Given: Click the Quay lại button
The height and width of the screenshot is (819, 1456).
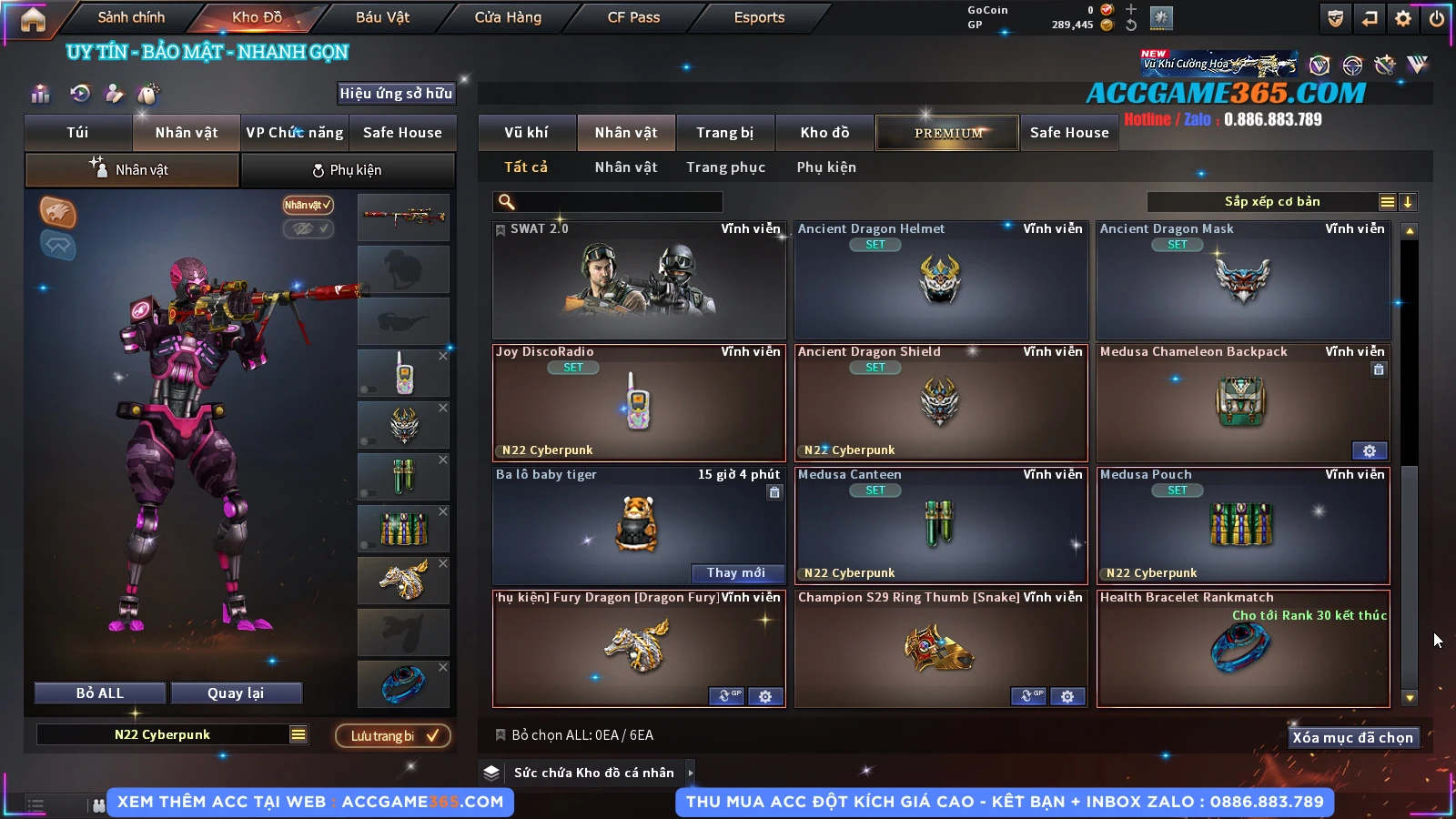Looking at the screenshot, I should [x=236, y=693].
